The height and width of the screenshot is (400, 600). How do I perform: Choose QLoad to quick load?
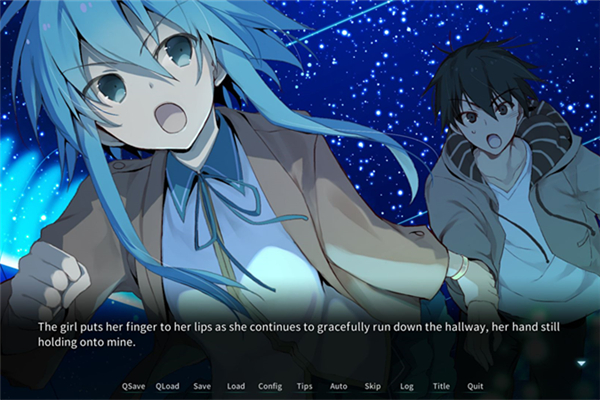click(x=167, y=386)
